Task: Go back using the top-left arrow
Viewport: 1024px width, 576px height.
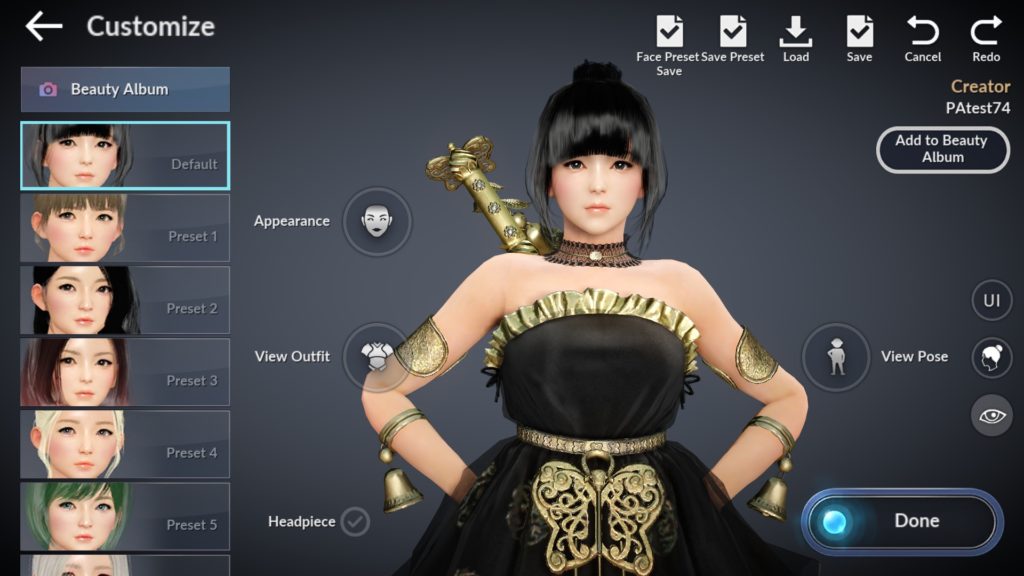Action: tap(43, 27)
